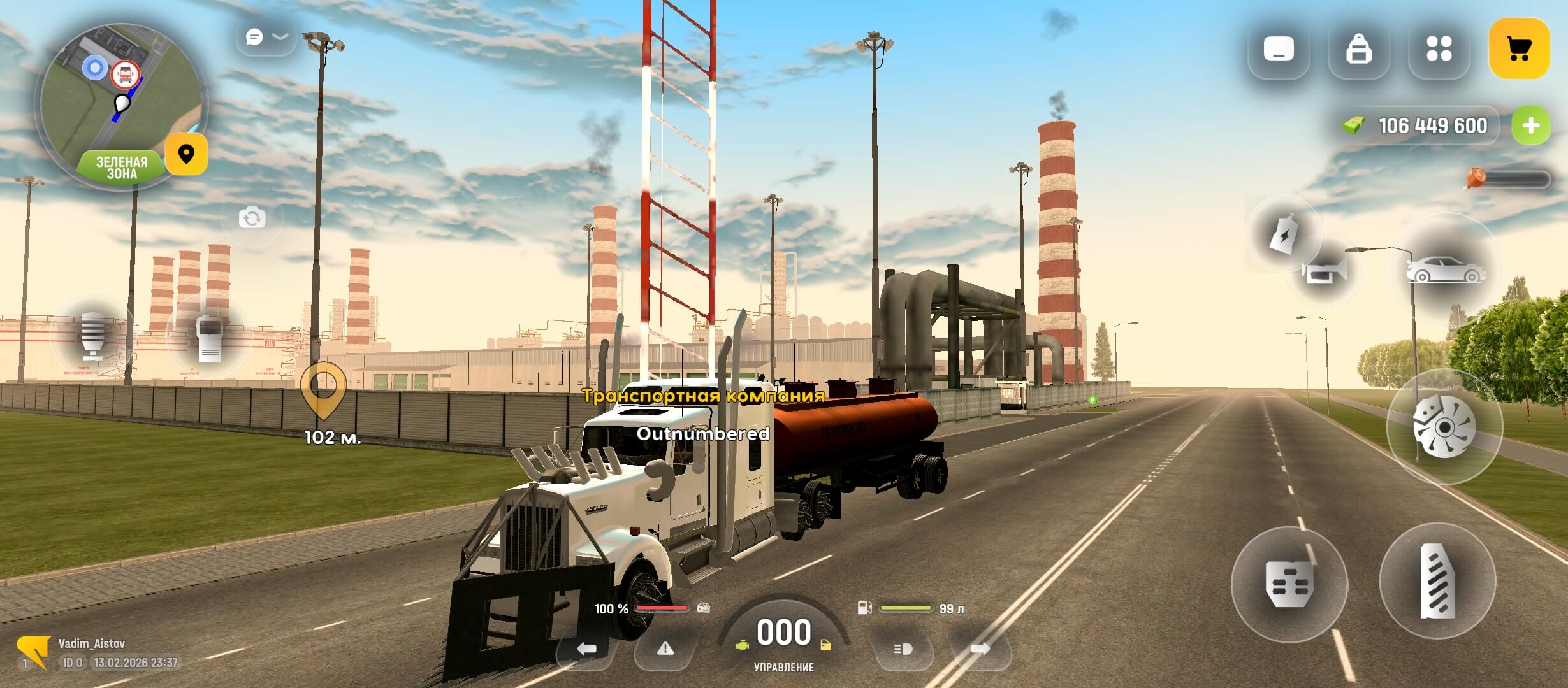Tap the yellow map pin button
The height and width of the screenshot is (688, 1568).
pos(186,154)
